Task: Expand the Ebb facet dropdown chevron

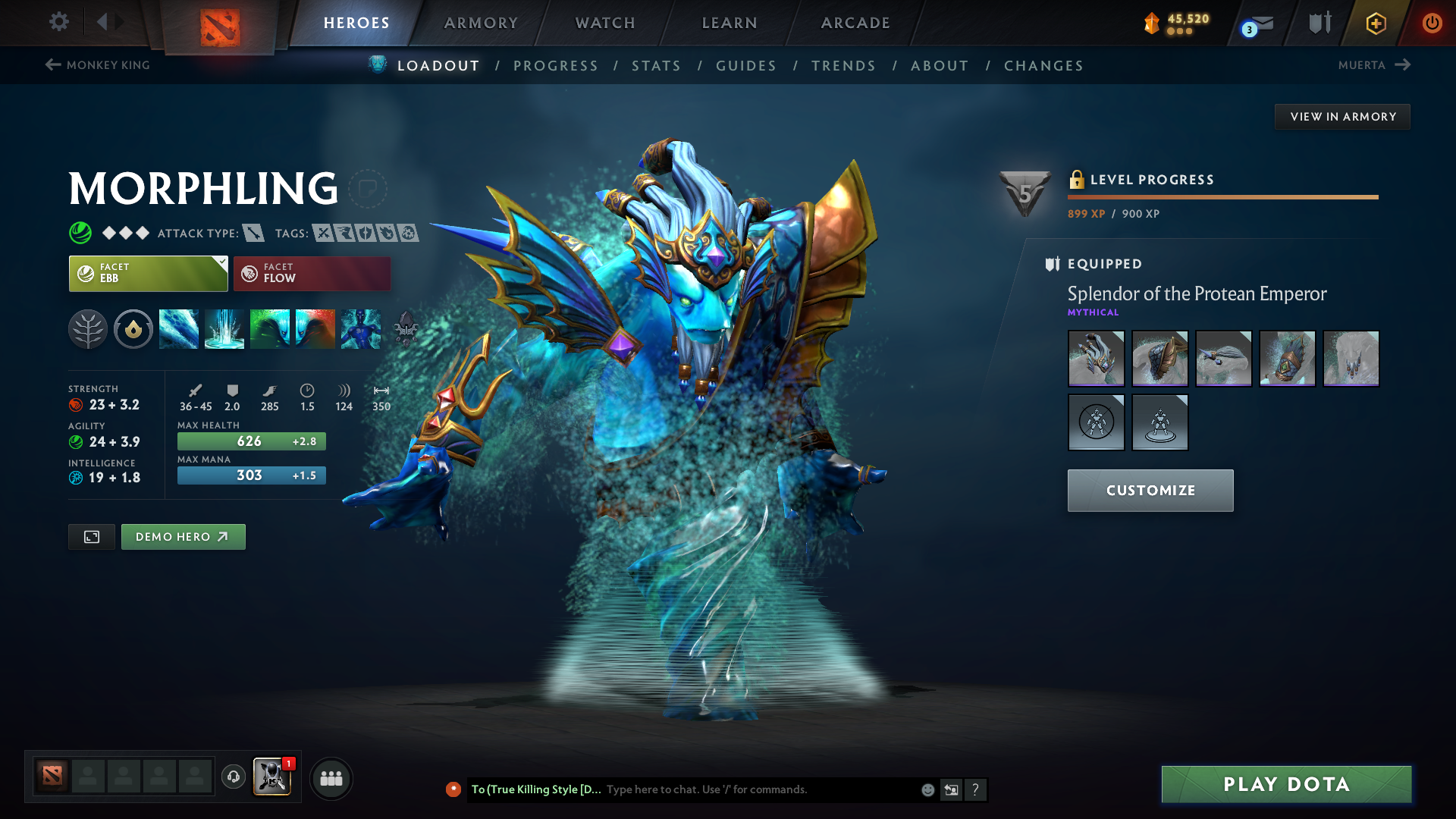Action: 221,263
